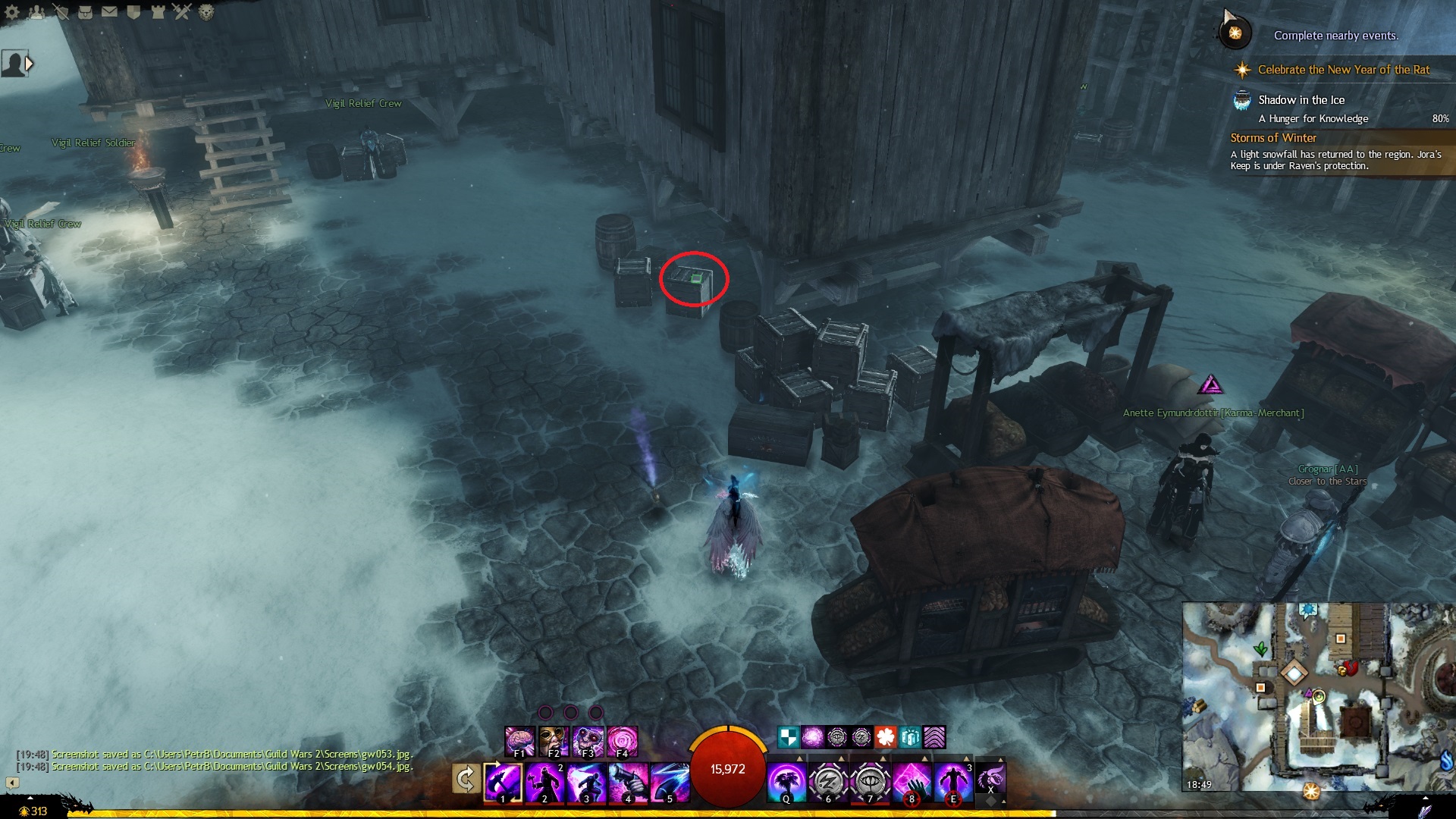
Task: Use the palm tree healing skill Q
Action: (x=786, y=781)
